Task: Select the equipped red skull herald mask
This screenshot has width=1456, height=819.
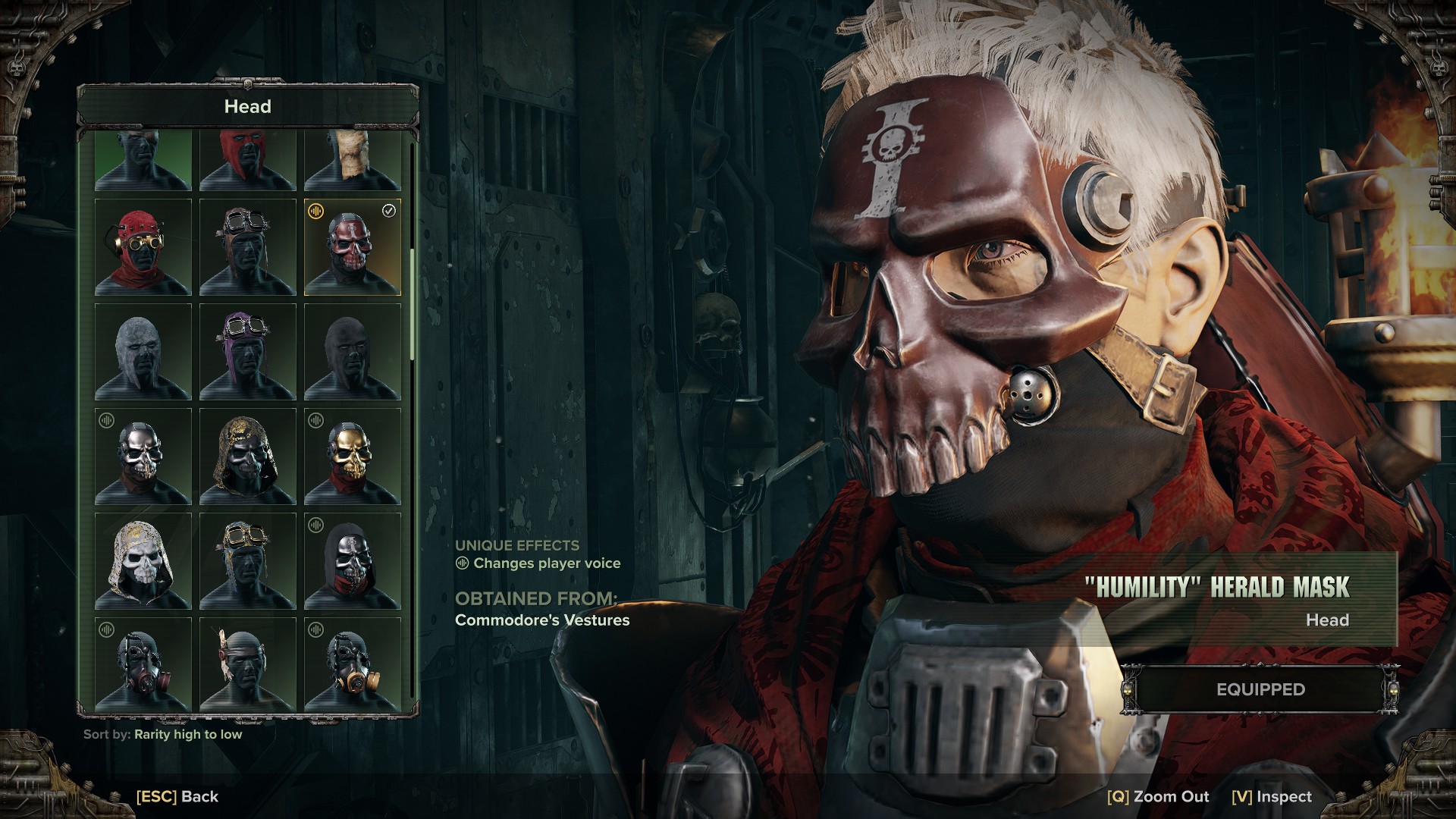Action: tap(352, 247)
